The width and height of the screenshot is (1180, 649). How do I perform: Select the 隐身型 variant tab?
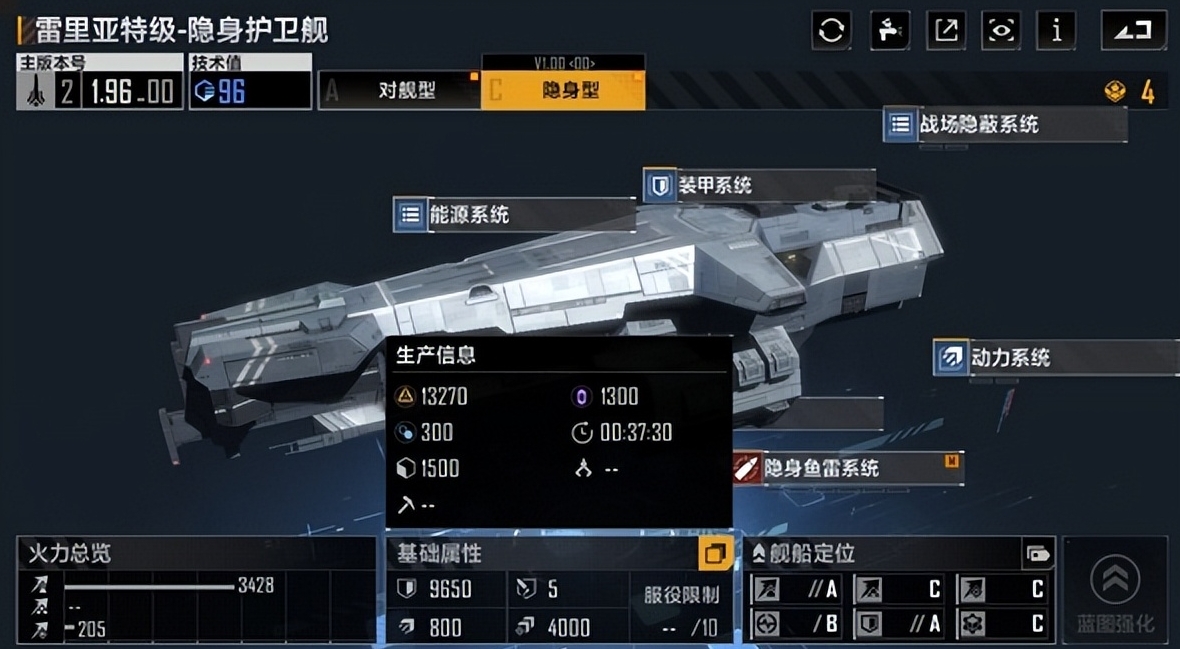[x=563, y=91]
